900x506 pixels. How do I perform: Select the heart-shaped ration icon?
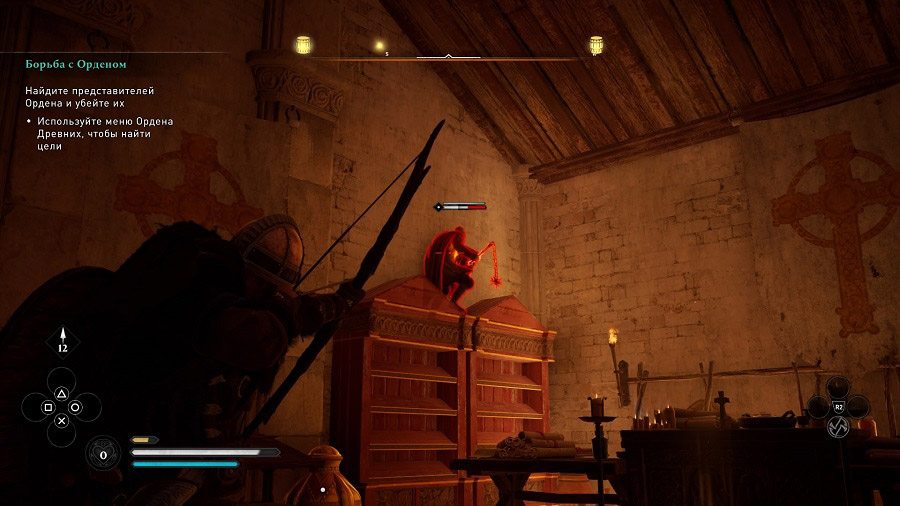(102, 454)
